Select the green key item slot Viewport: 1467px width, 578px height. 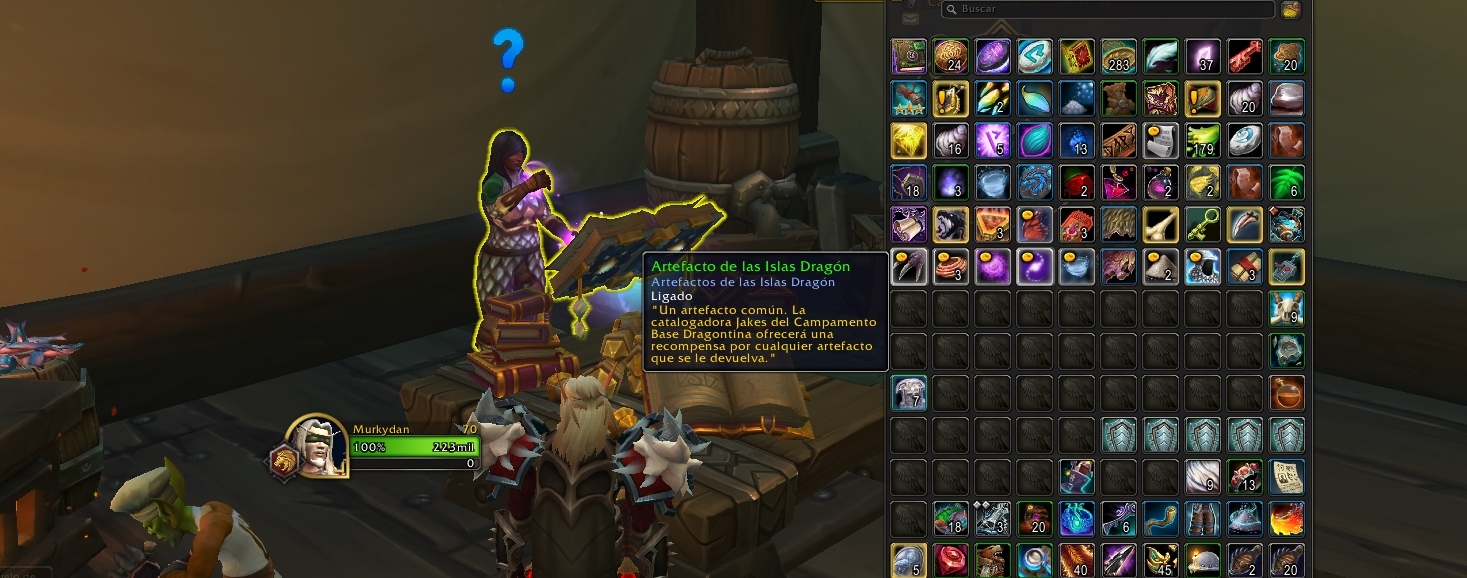(x=1203, y=224)
